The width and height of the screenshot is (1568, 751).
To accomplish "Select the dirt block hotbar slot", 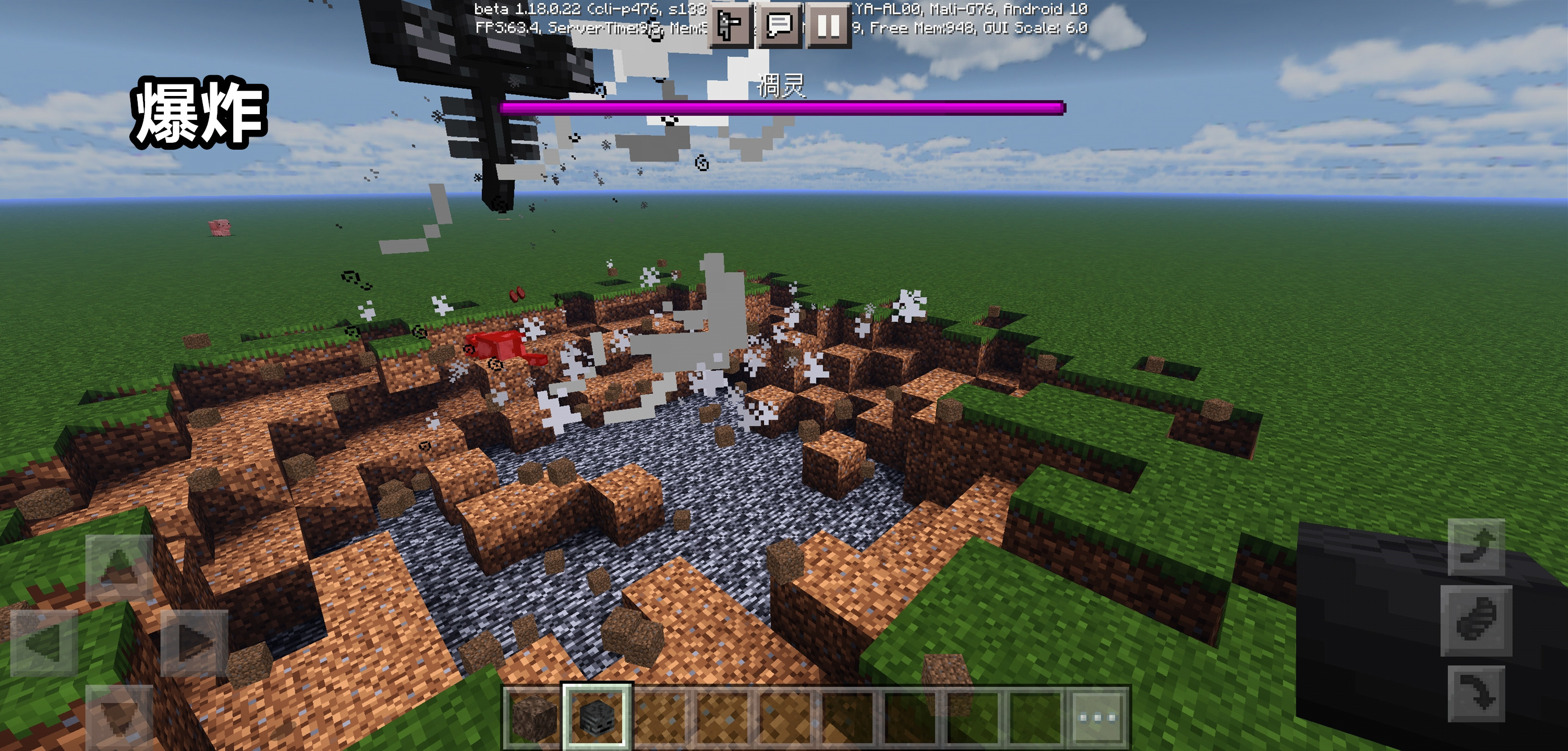I will click(533, 717).
